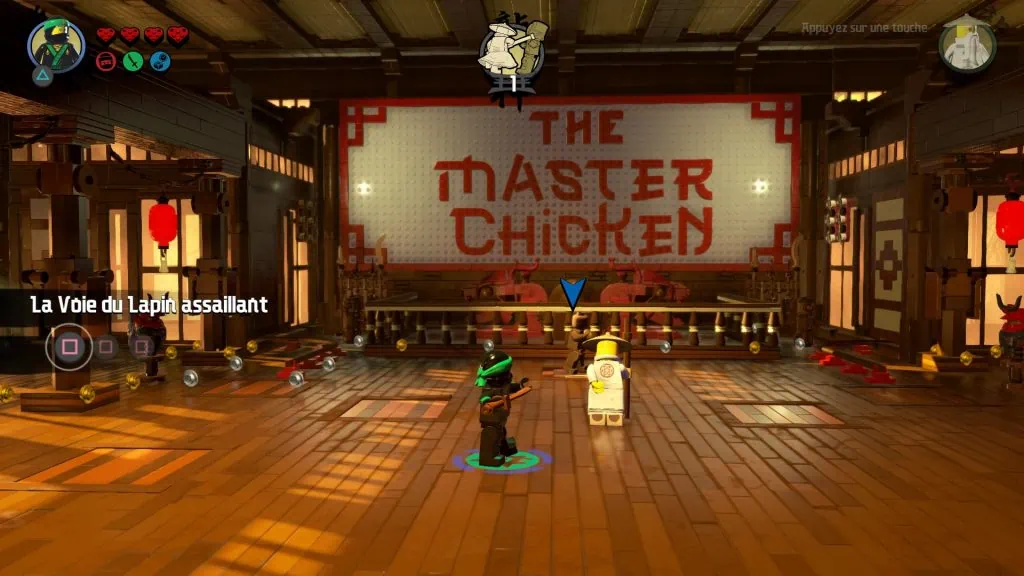Select the blue brick-building ability icon

coord(160,62)
